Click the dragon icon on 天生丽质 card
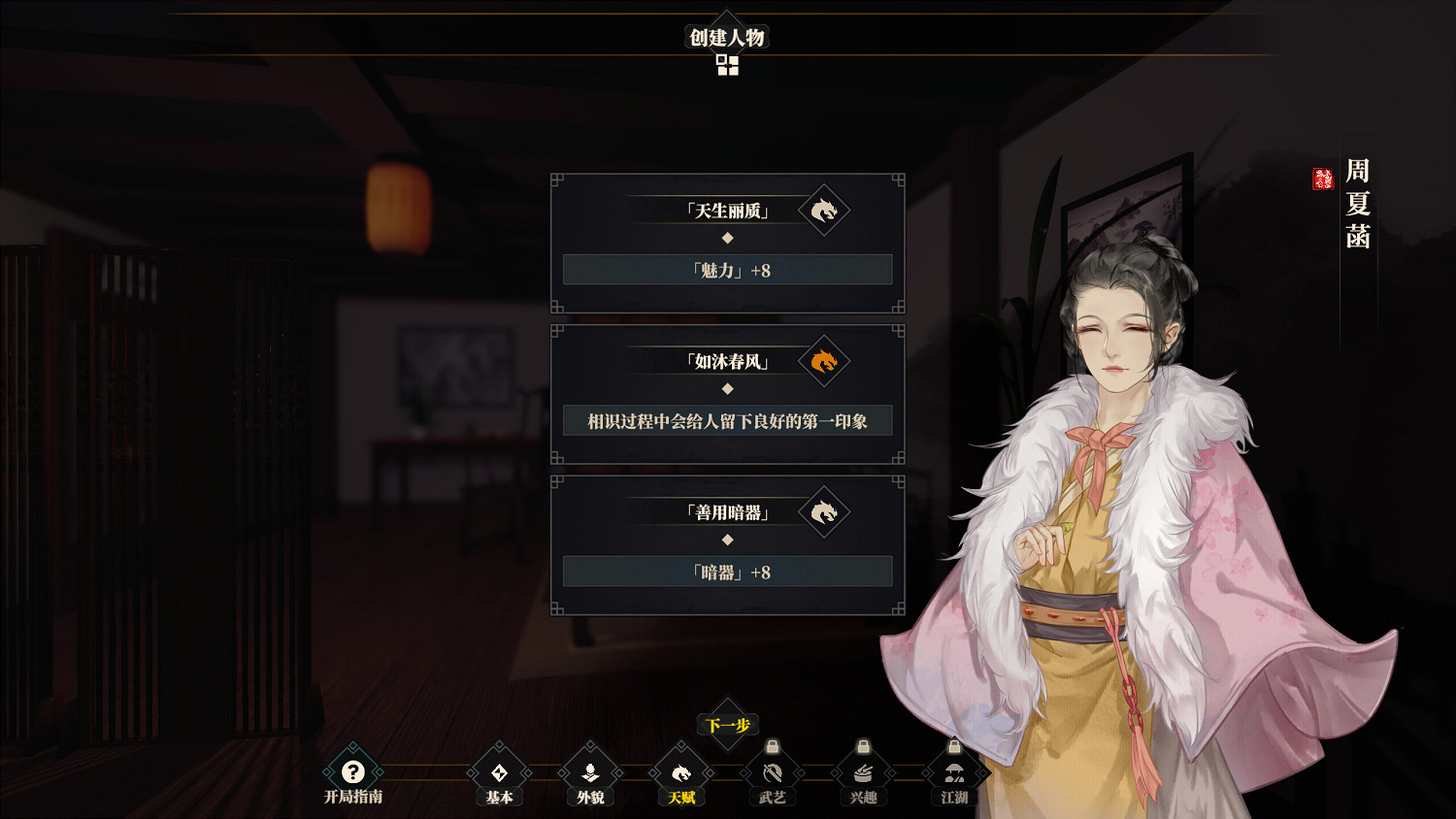 pos(824,212)
